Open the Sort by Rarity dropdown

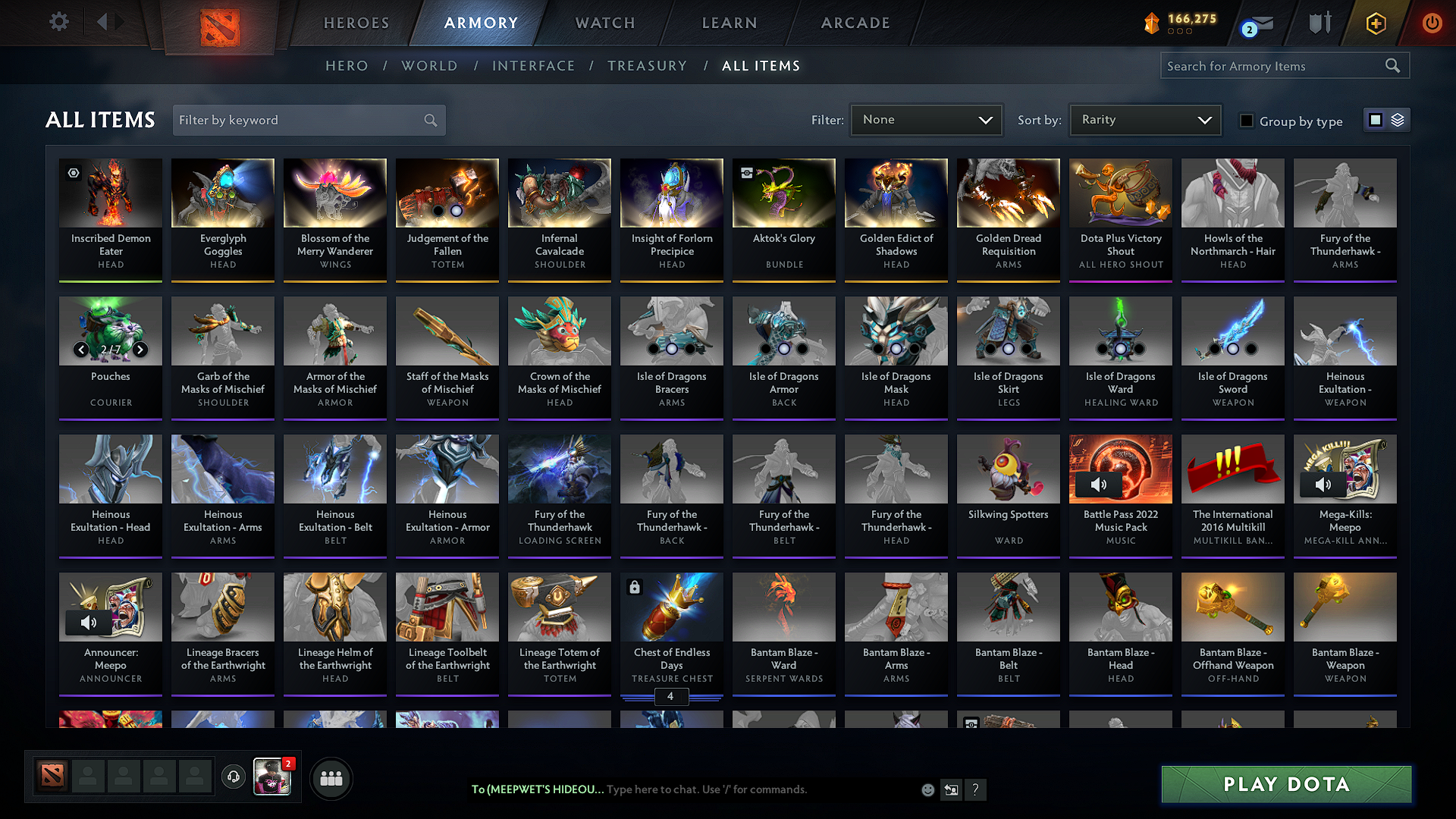coord(1144,119)
